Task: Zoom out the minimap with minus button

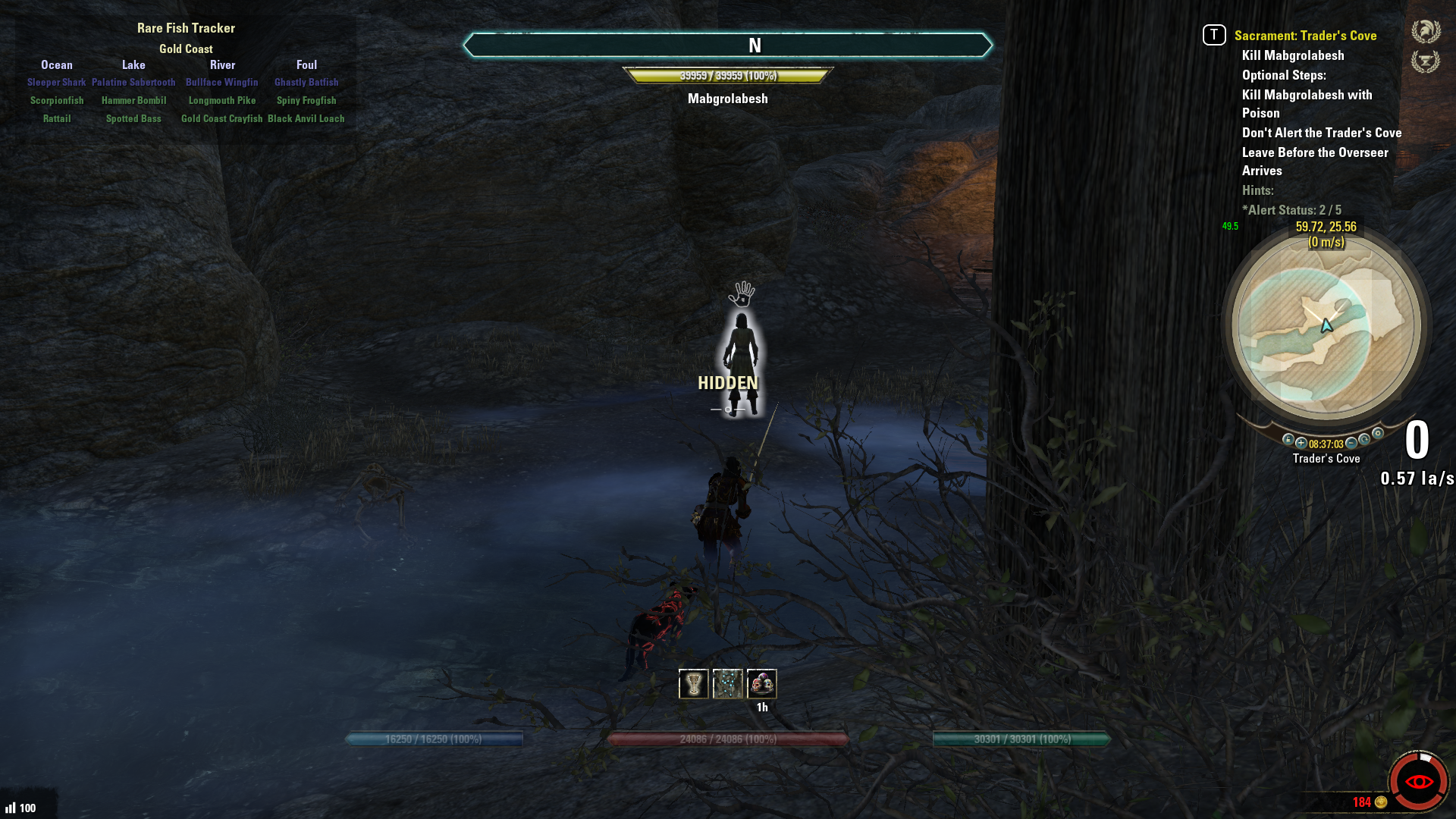Action: [x=1351, y=443]
